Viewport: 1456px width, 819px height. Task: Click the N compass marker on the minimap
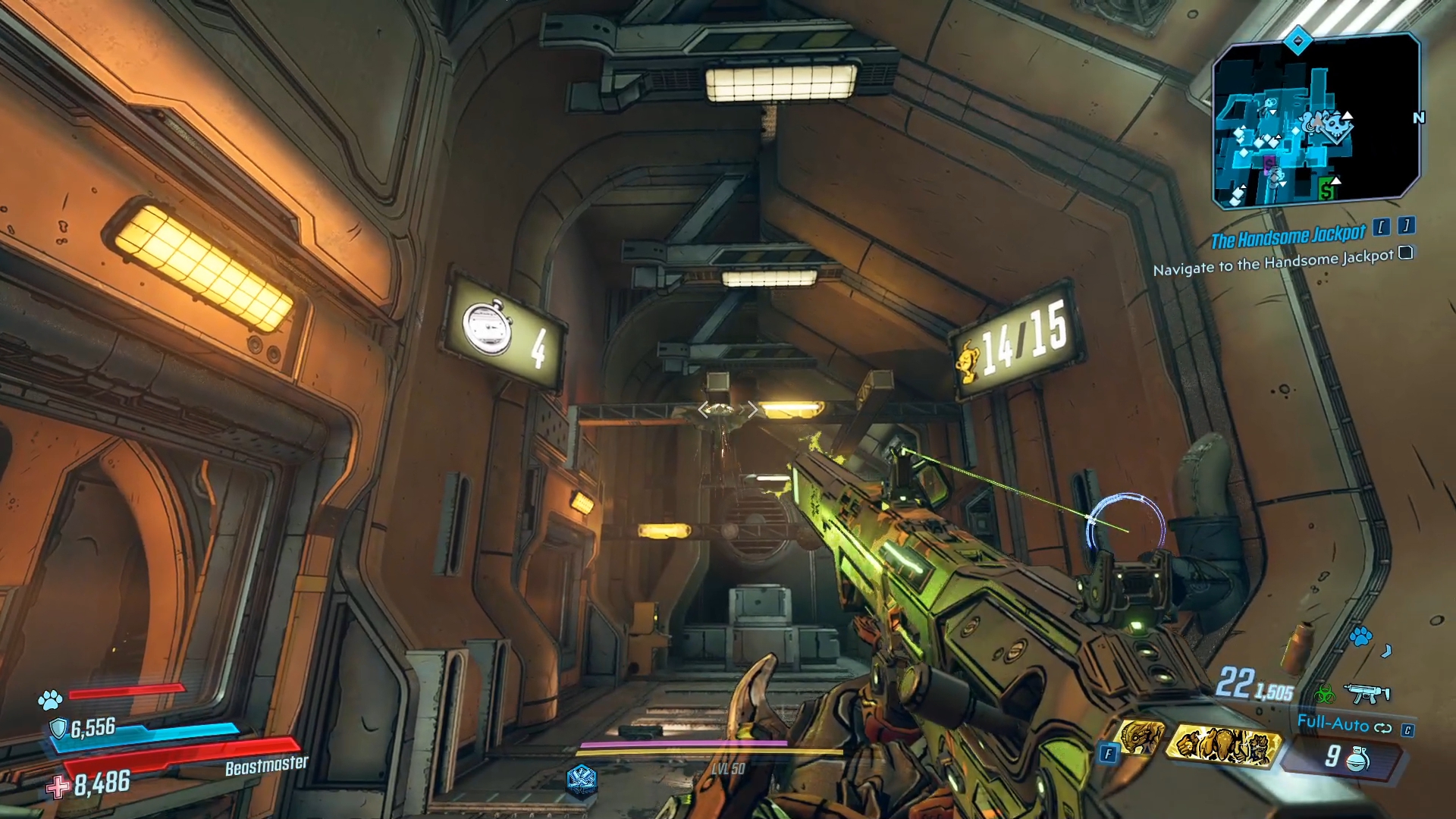[1420, 118]
